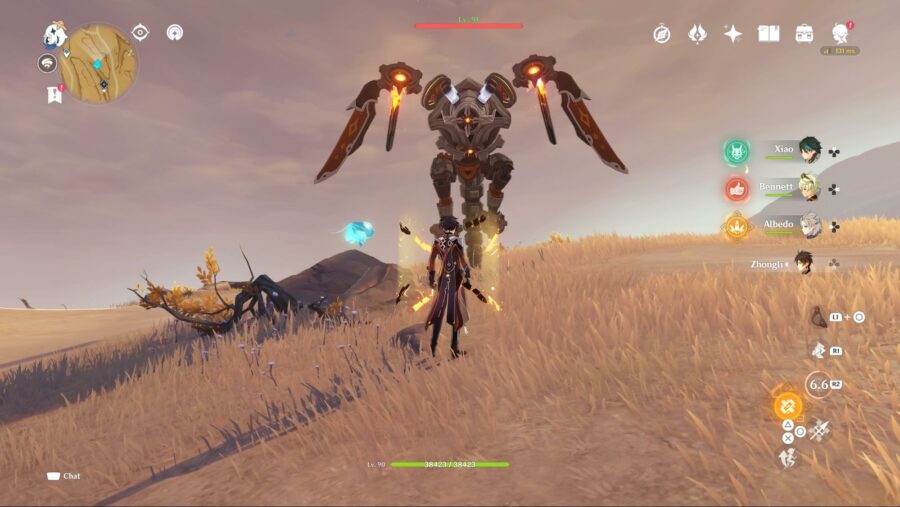The width and height of the screenshot is (900, 507).
Task: Open the notice bookmark with red alert
Action: (x=53, y=94)
